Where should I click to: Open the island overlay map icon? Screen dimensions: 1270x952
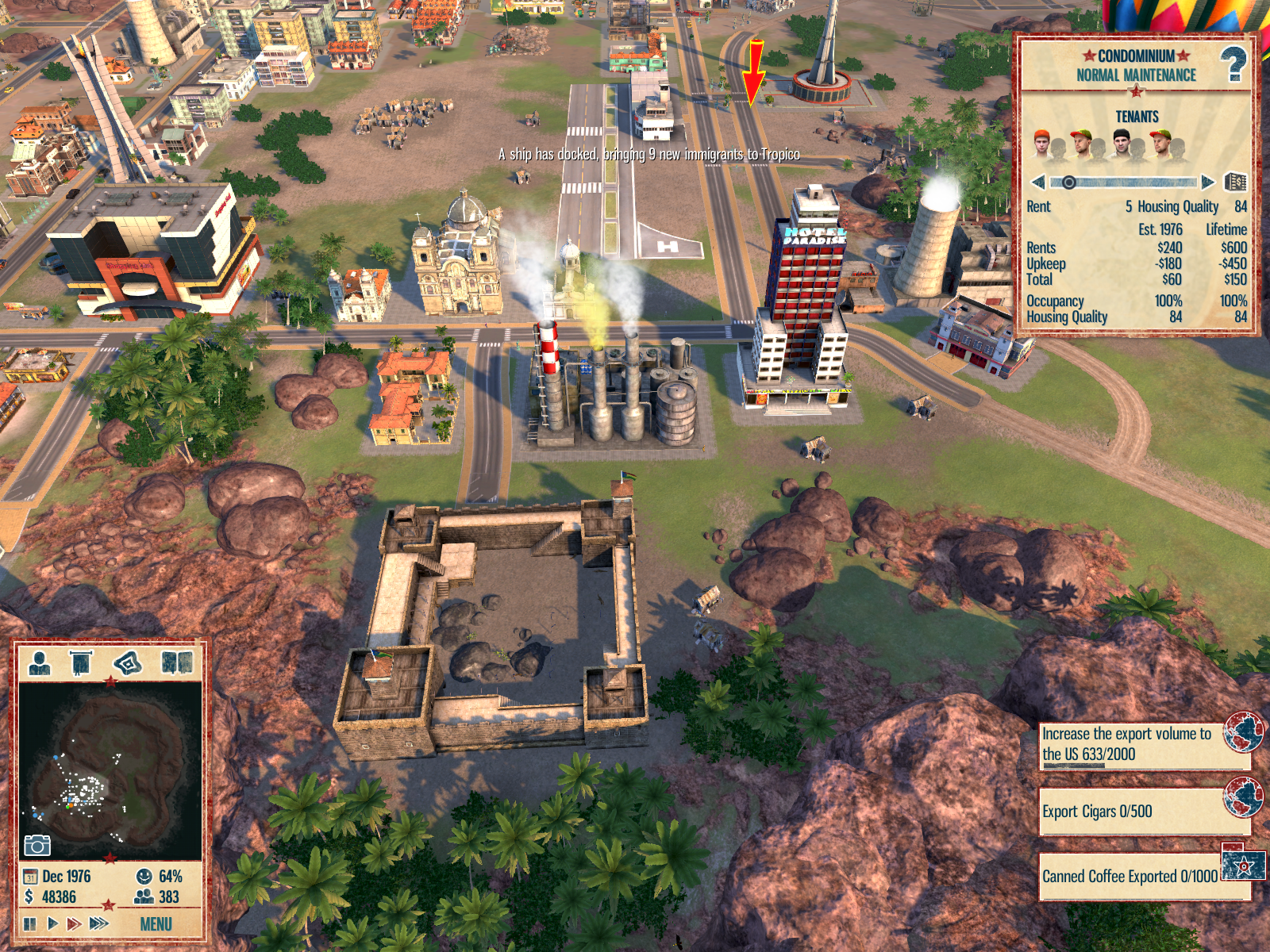pyautogui.click(x=128, y=663)
